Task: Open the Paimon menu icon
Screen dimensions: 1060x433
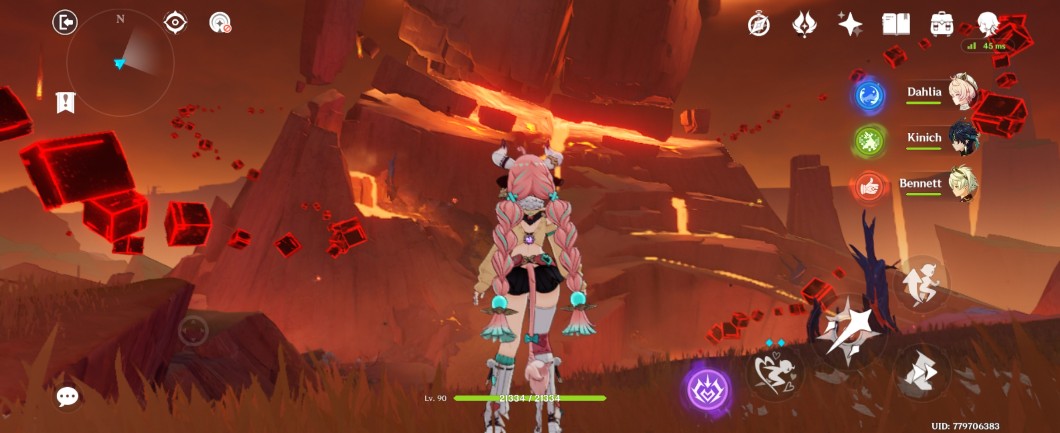Action: pyautogui.click(x=988, y=24)
